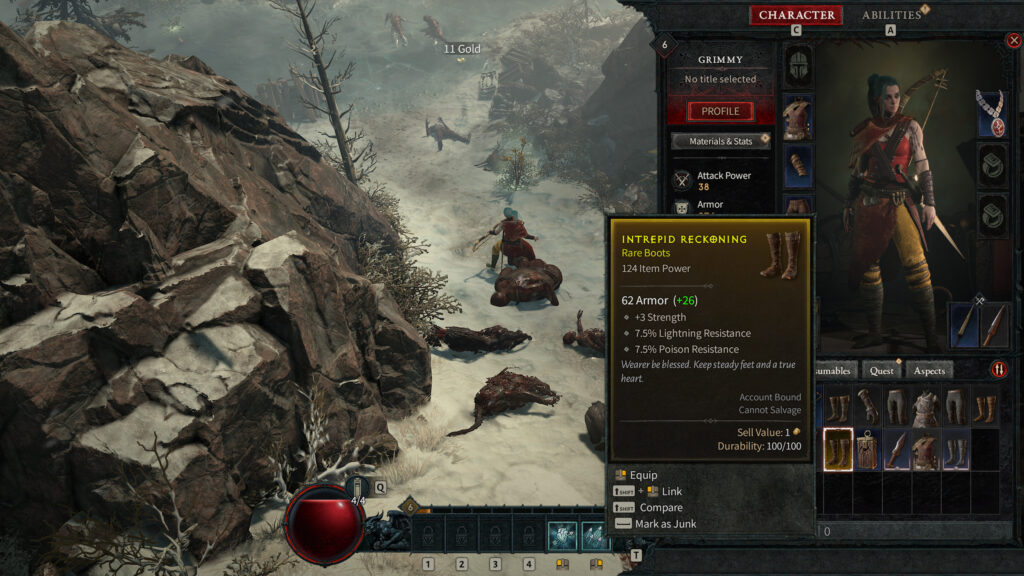The width and height of the screenshot is (1024, 576).
Task: Select the dagger in the inventory
Action: (x=896, y=449)
